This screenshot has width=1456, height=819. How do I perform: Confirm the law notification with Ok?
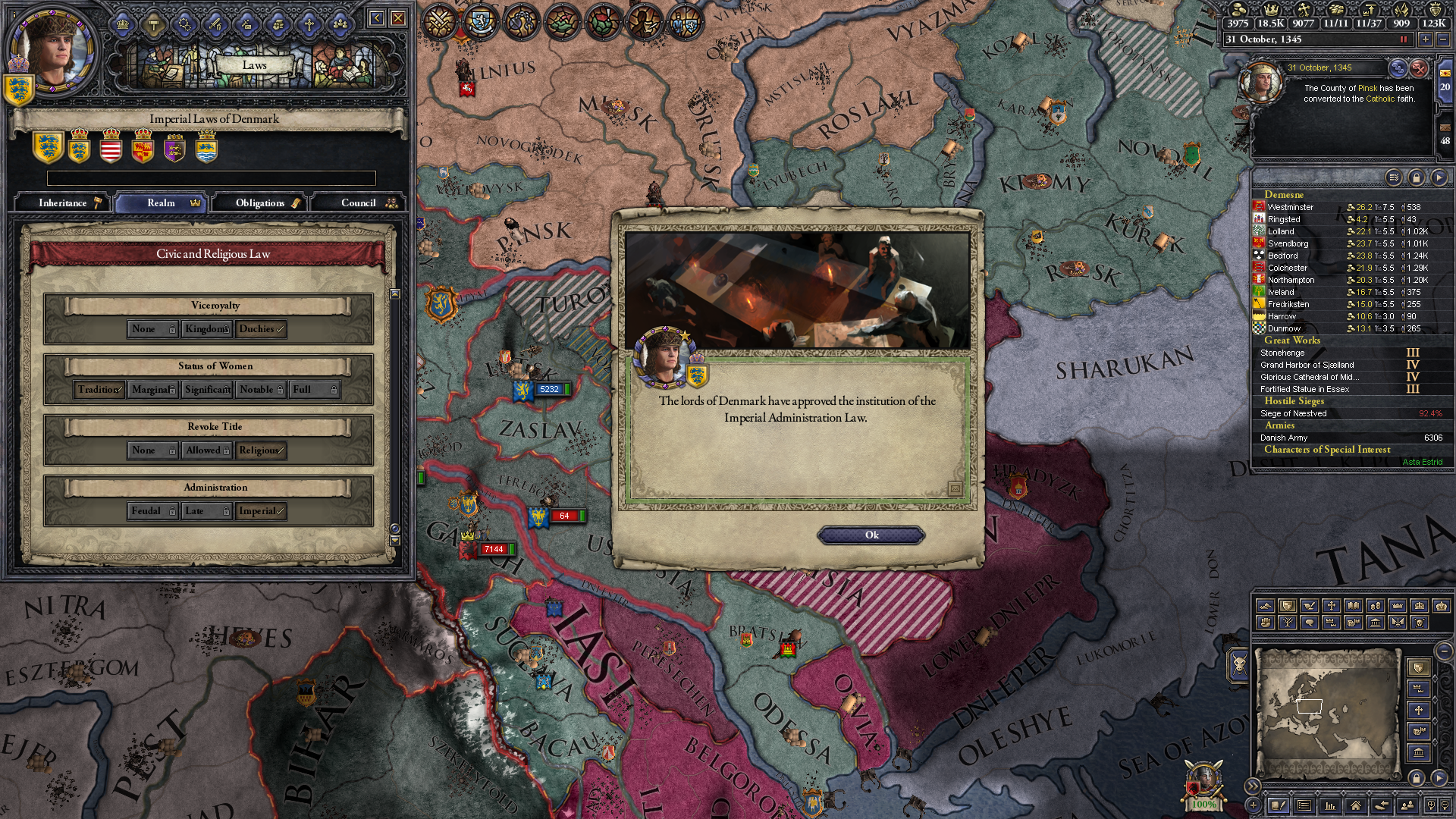point(871,535)
